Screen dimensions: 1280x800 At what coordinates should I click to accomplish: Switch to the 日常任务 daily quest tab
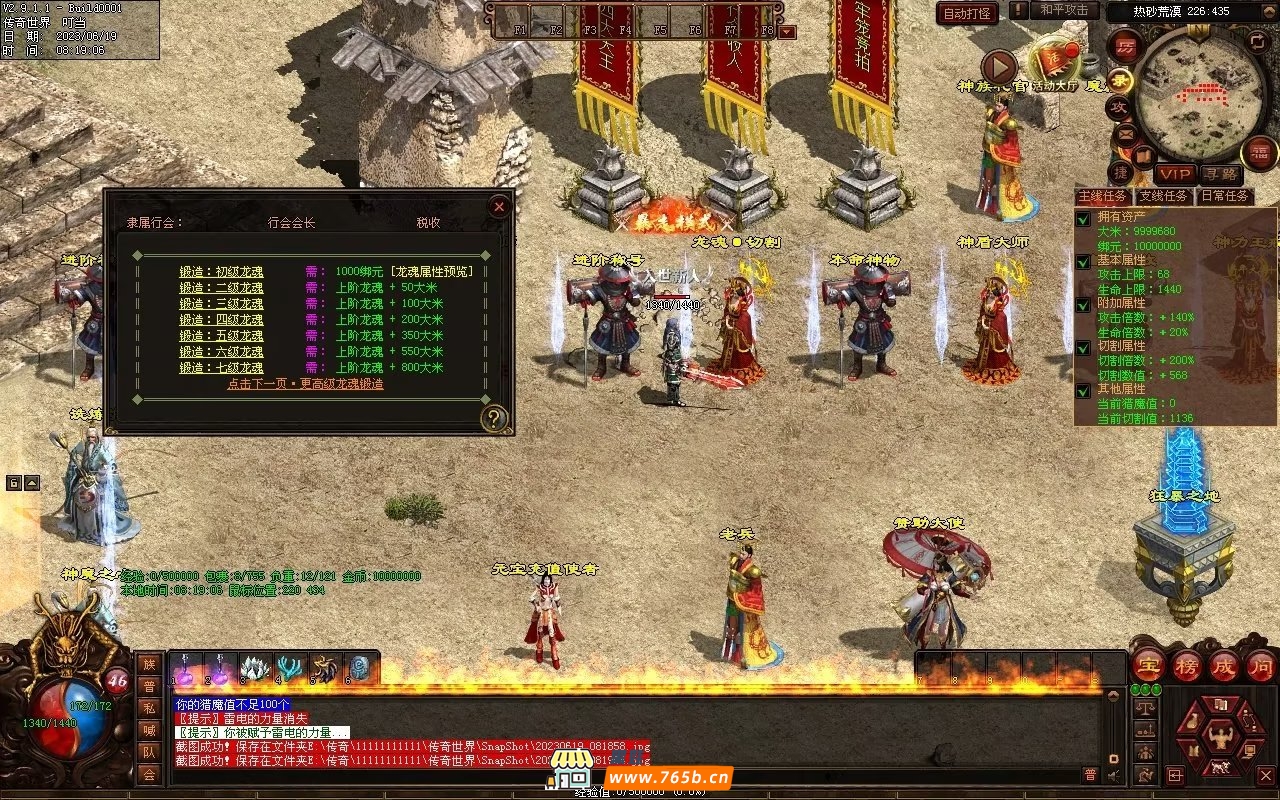1225,197
